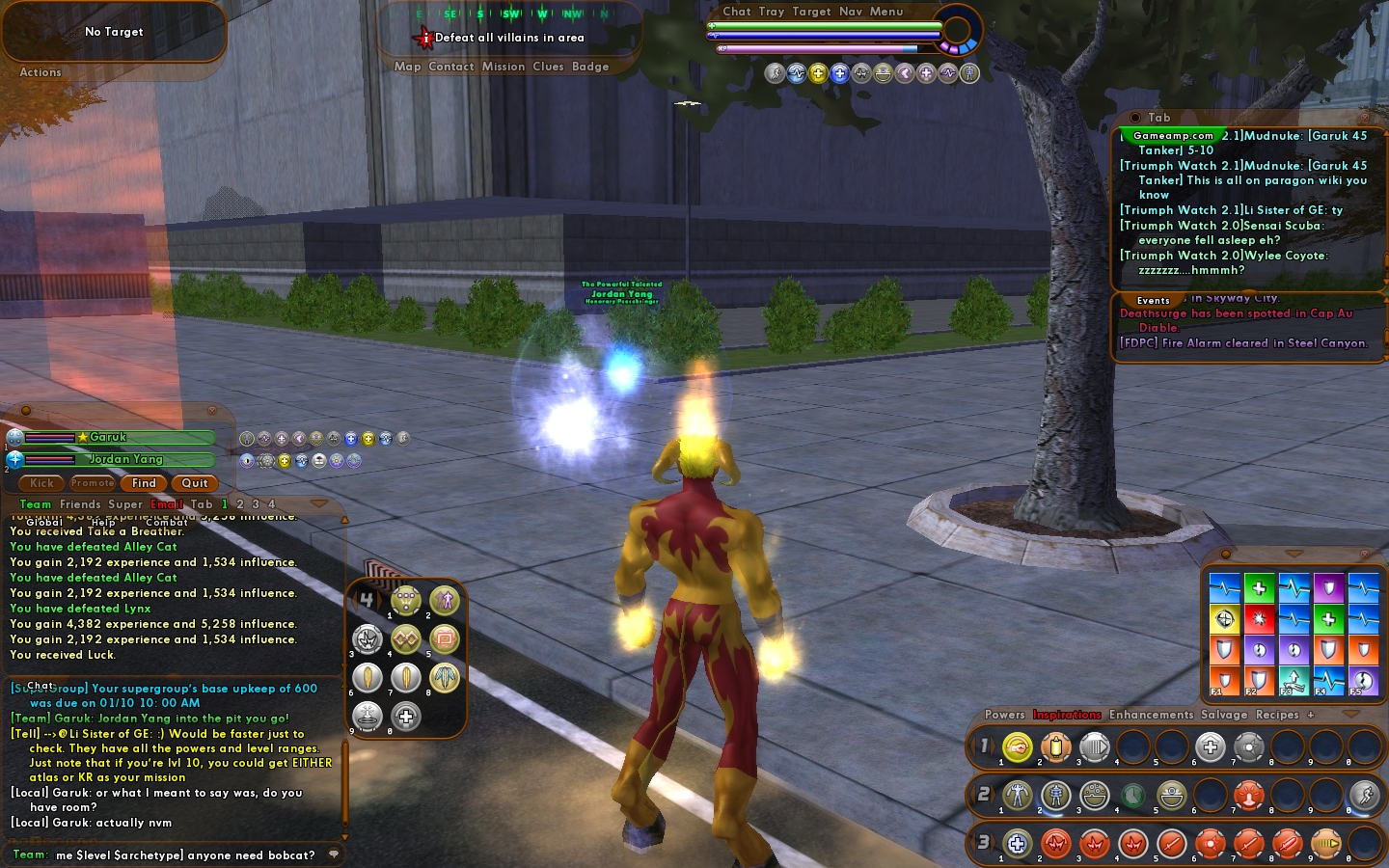Screen dimensions: 1389x868
Task: Show the Clues window
Action: click(x=548, y=67)
